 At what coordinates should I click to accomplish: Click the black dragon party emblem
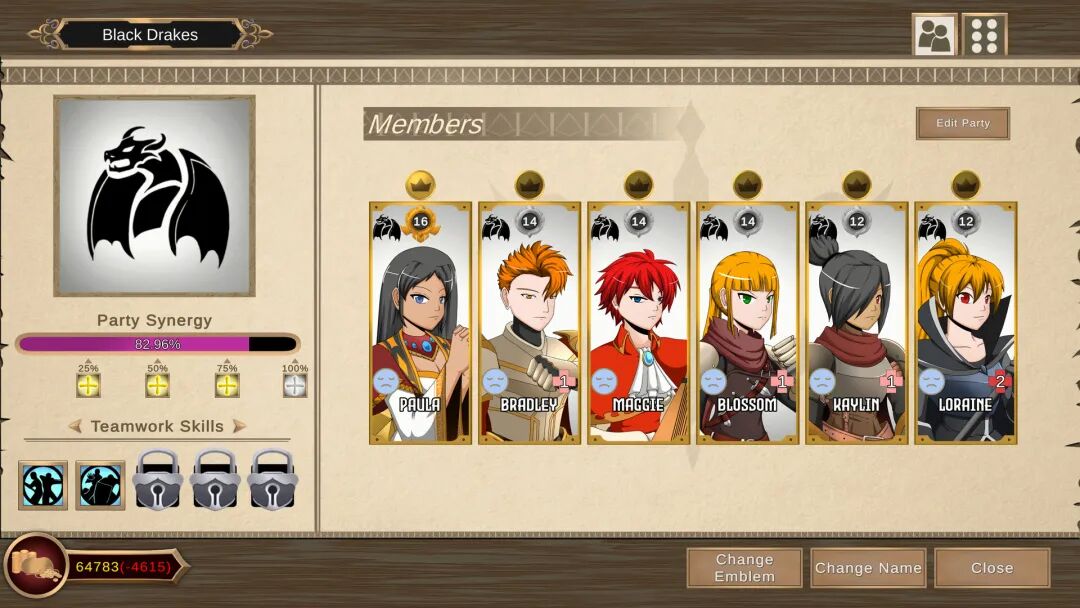[x=154, y=196]
